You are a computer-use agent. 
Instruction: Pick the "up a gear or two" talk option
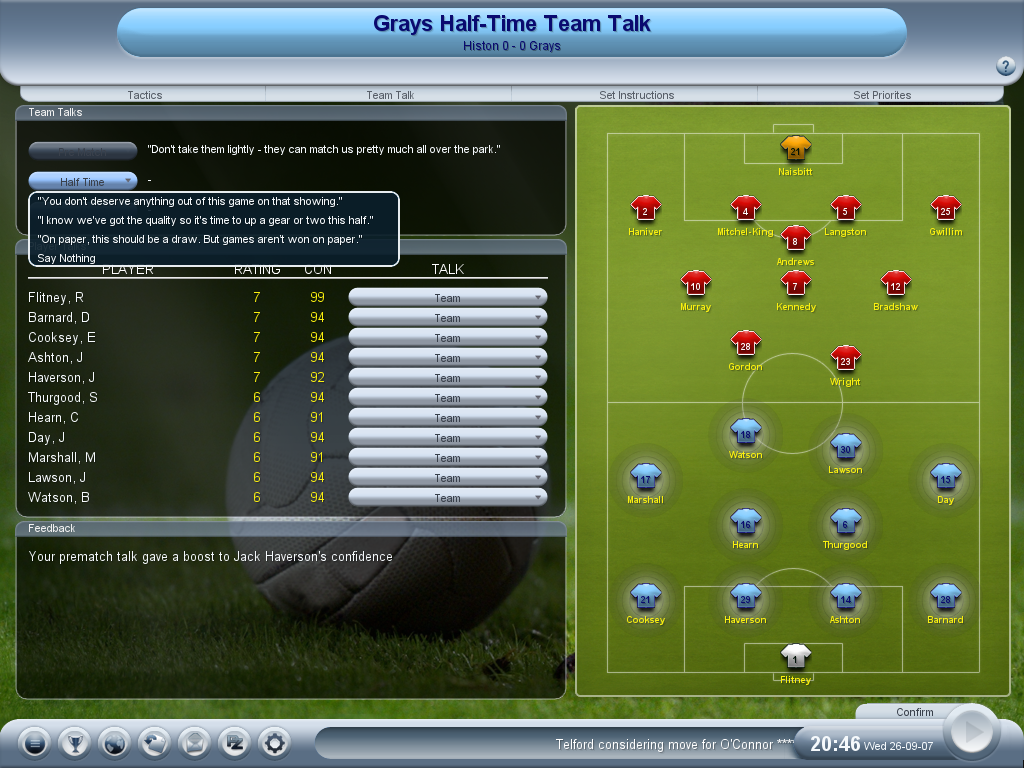(x=204, y=220)
